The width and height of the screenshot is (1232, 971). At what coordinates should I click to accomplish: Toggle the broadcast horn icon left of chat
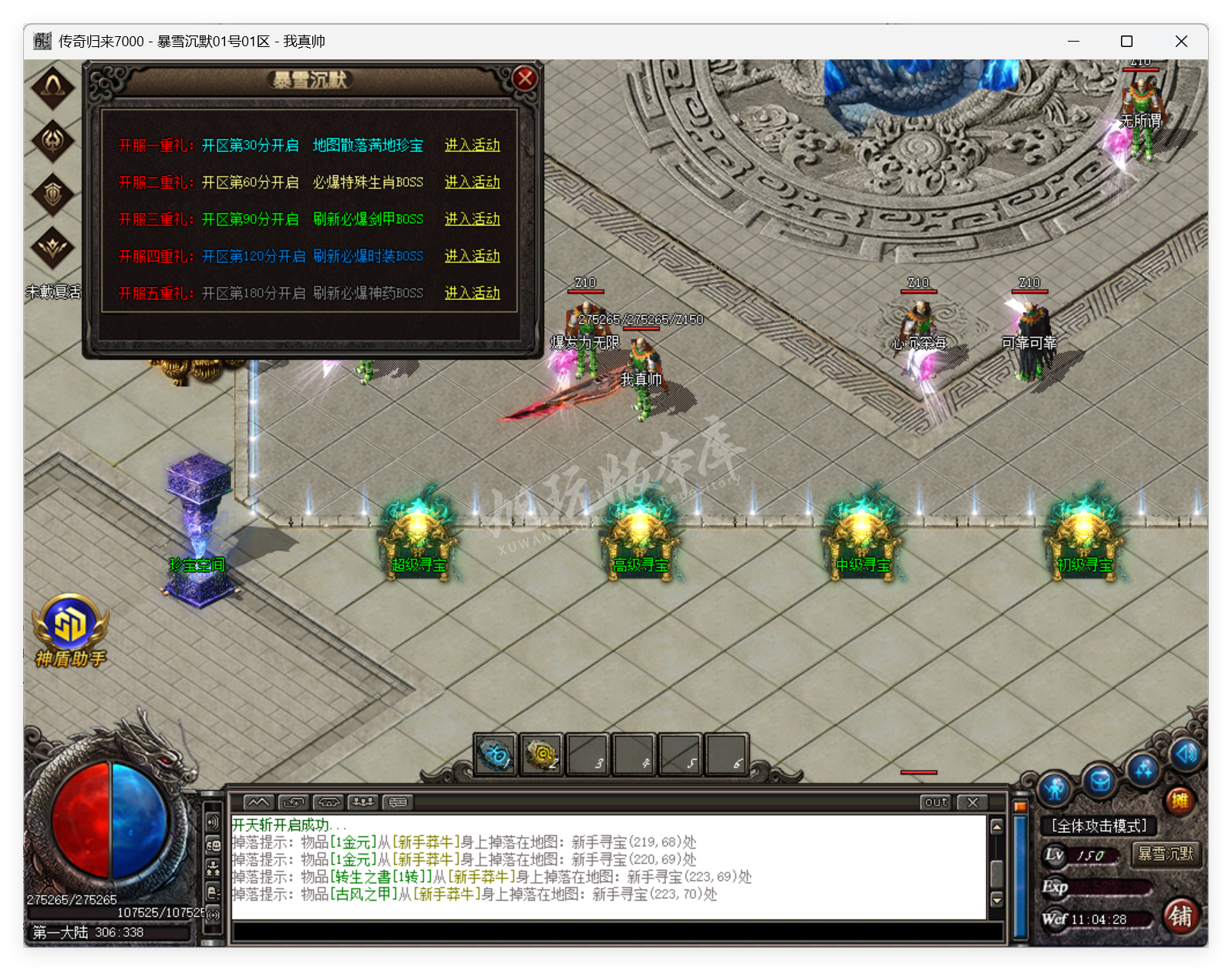[x=213, y=822]
